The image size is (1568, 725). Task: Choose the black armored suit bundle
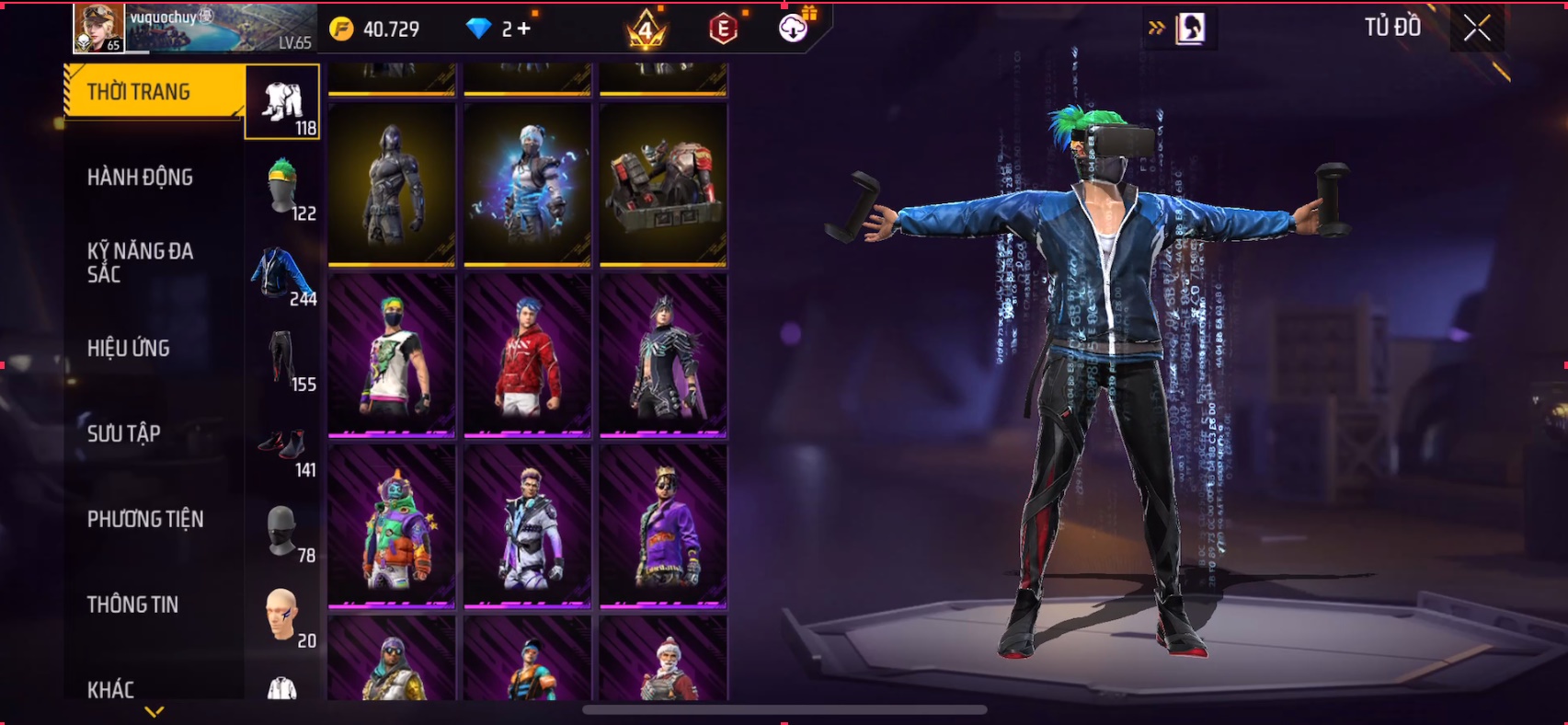[392, 185]
